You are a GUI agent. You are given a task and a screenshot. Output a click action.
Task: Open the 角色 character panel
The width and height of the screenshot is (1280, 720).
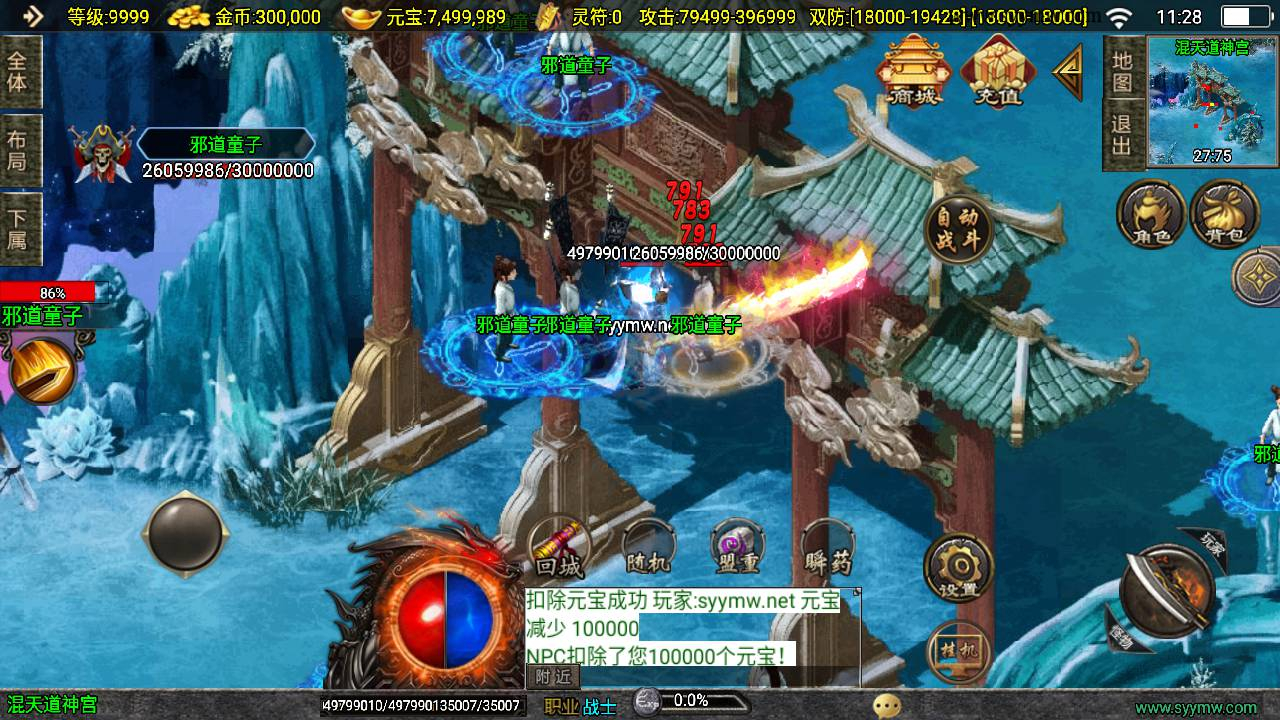1150,213
